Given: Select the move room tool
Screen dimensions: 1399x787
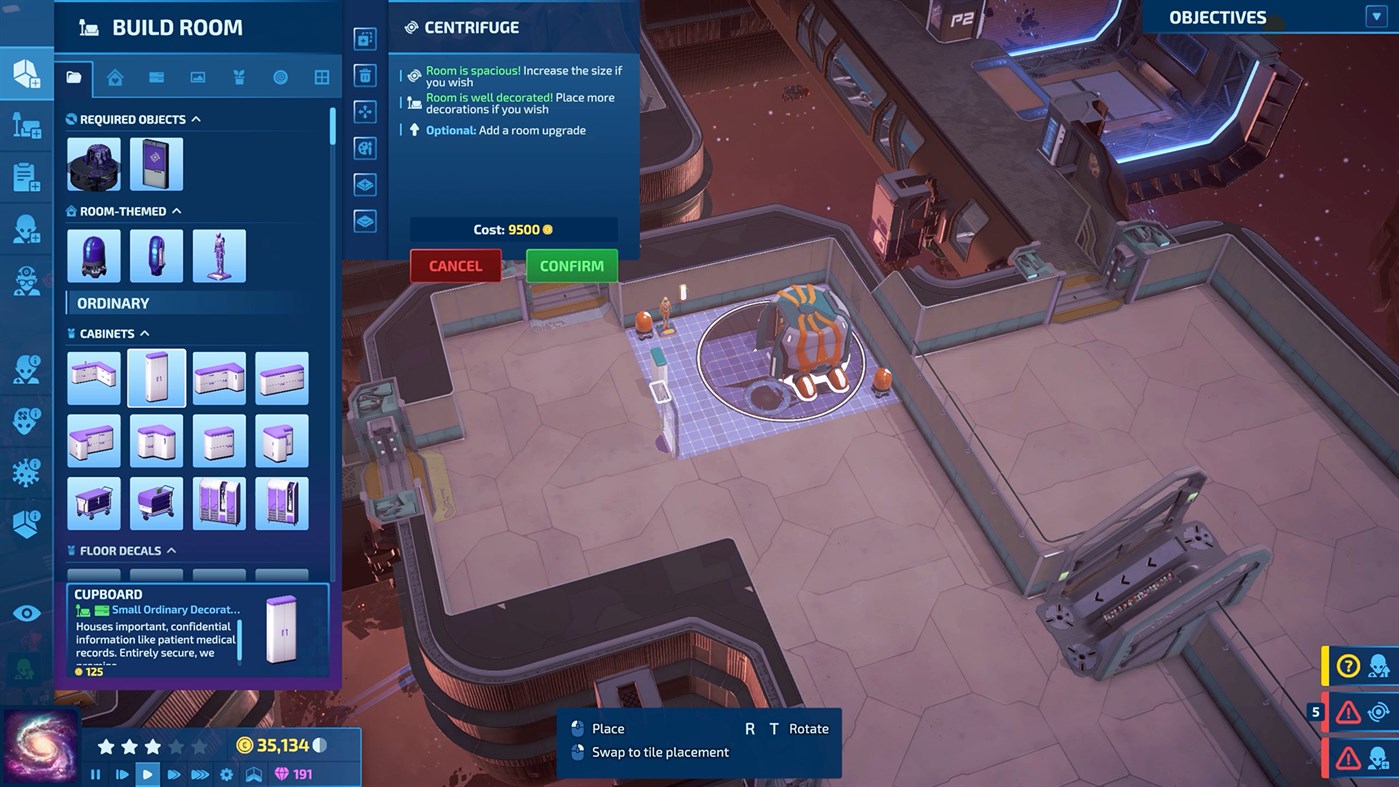Looking at the screenshot, I should 364,111.
